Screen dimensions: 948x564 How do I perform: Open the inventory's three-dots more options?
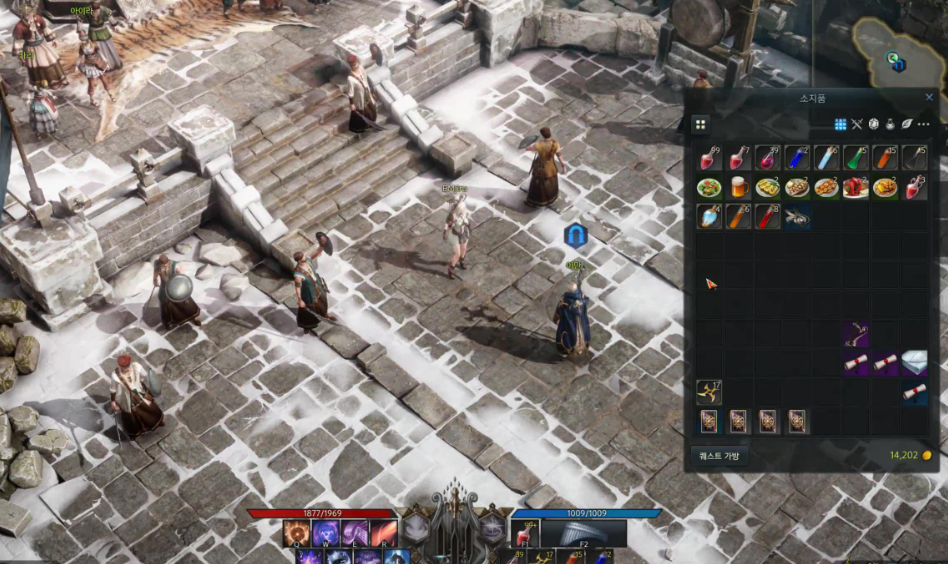[x=923, y=124]
